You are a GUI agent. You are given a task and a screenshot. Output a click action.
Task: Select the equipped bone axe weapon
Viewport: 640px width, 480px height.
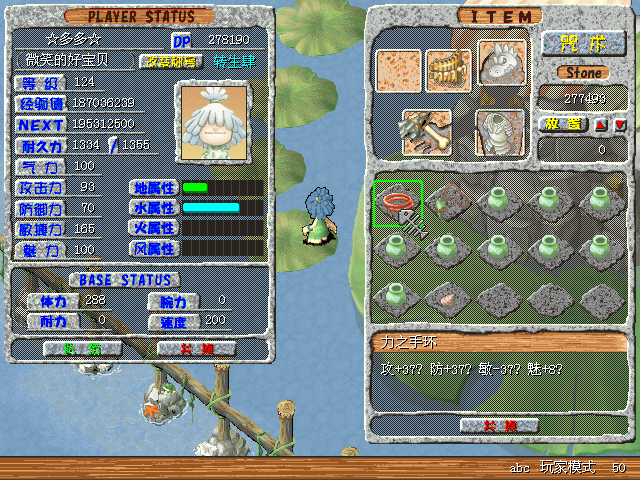426,130
